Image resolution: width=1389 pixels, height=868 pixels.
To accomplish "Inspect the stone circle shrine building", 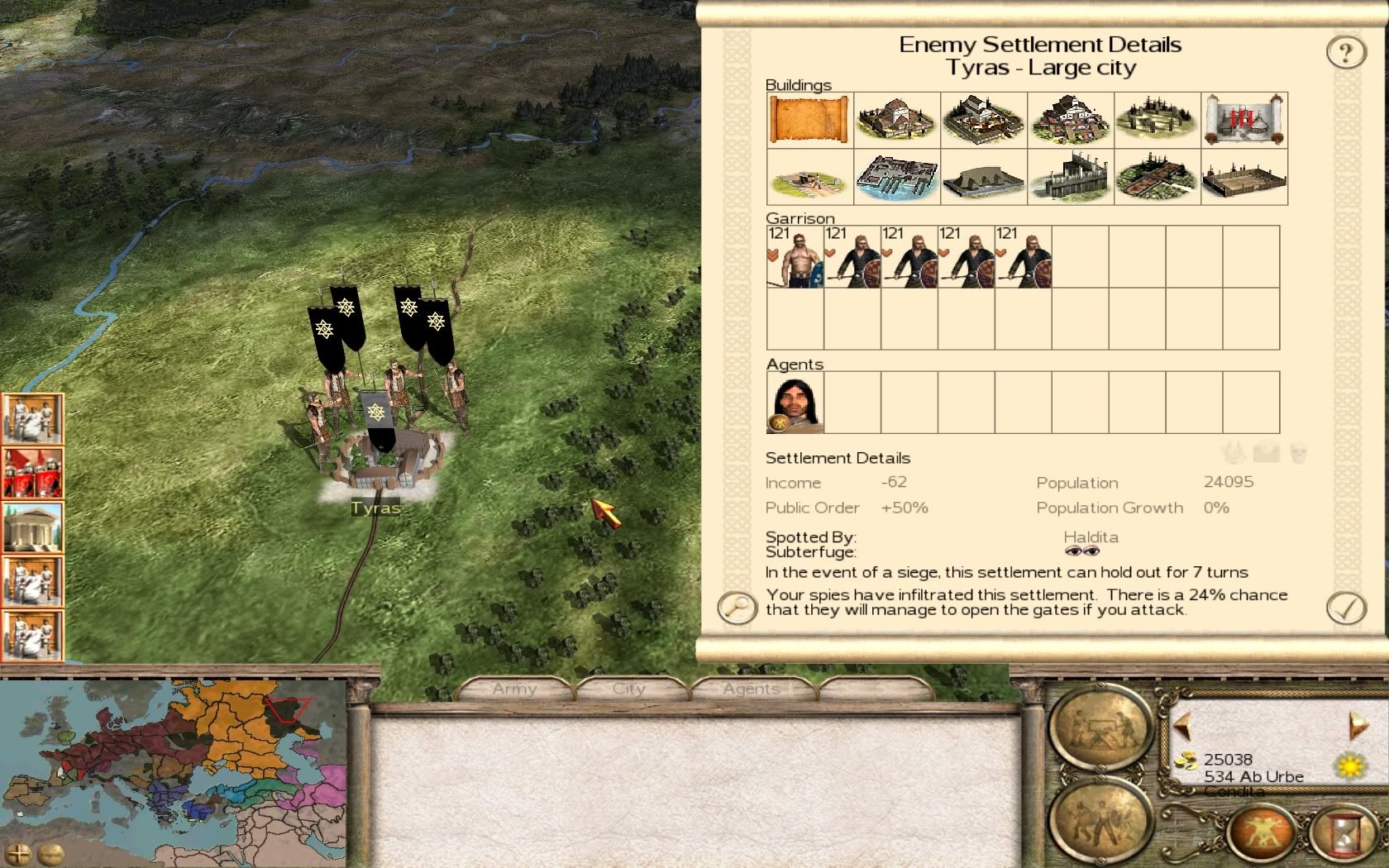I will [x=1157, y=121].
